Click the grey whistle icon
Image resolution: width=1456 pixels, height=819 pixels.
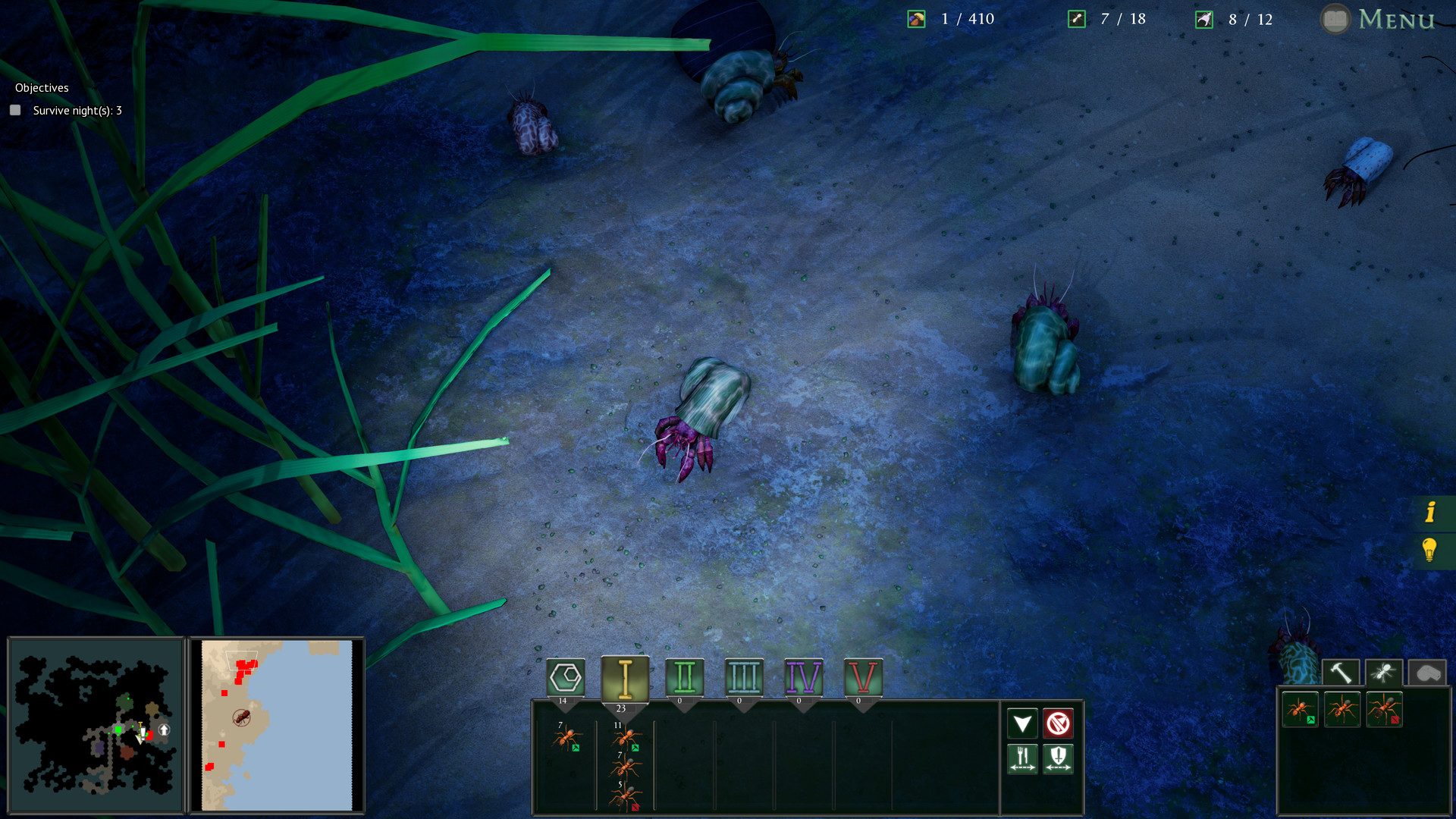tap(1426, 672)
